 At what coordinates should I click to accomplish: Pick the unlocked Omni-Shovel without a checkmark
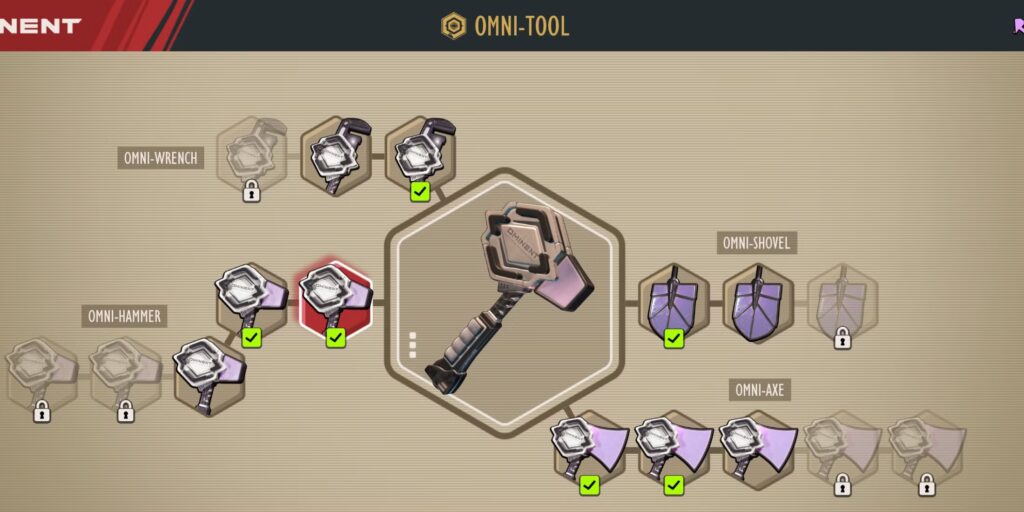758,303
